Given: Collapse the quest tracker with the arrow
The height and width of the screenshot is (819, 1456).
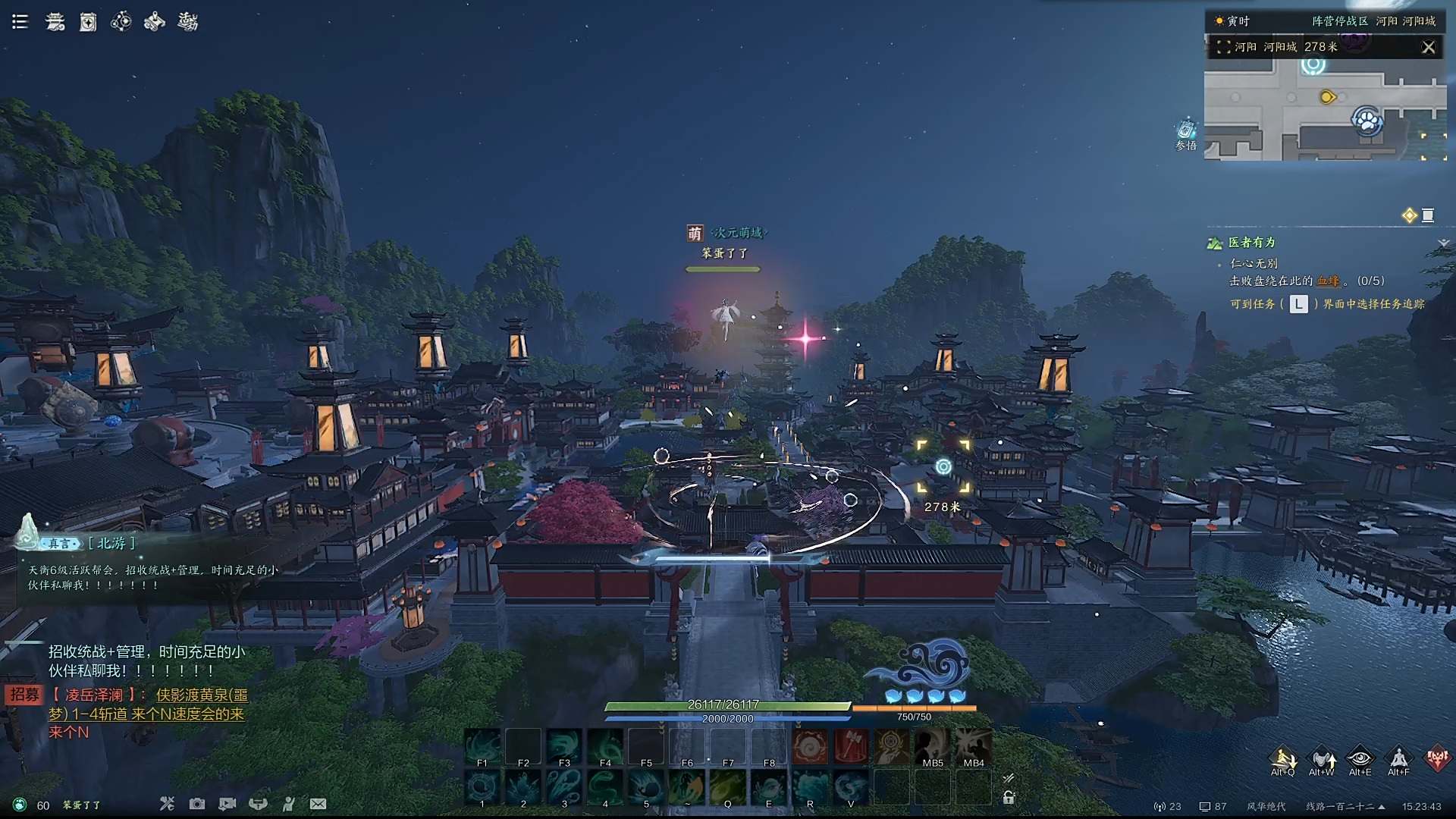Looking at the screenshot, I should pos(1443,243).
